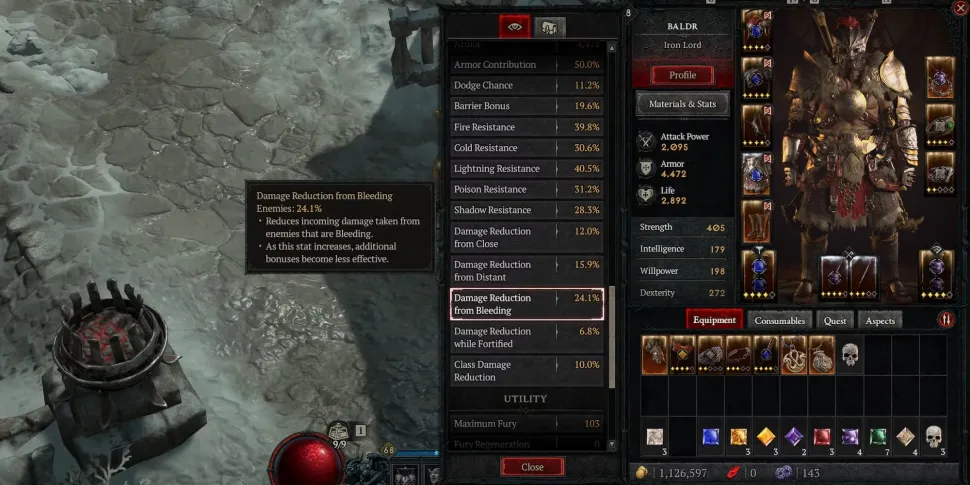Open the Quest items tab
The height and width of the screenshot is (485, 970).
coord(835,320)
